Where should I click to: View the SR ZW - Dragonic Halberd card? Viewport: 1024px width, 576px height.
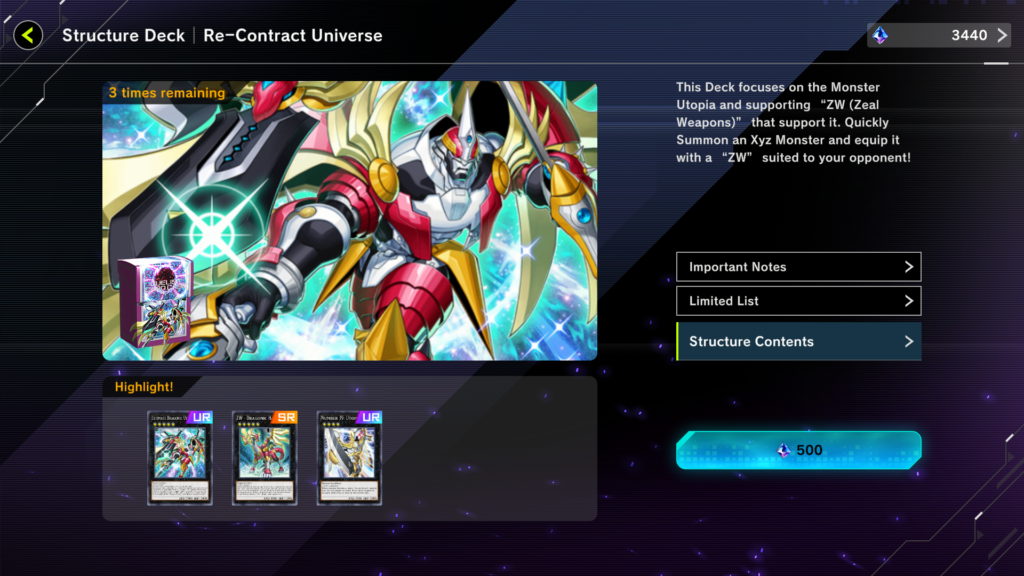265,458
